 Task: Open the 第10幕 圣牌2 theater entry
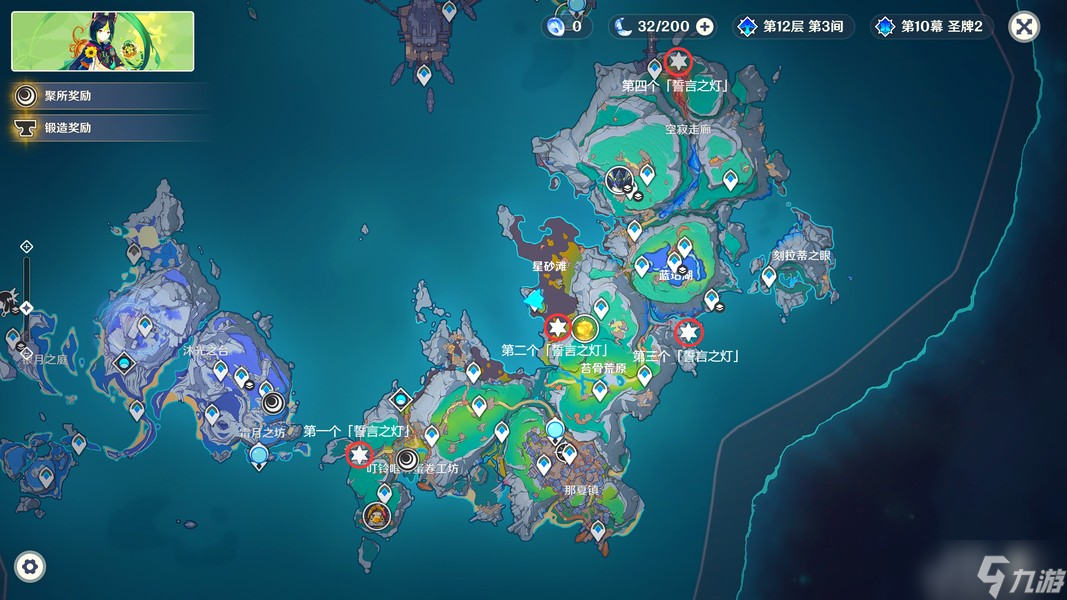[x=932, y=27]
